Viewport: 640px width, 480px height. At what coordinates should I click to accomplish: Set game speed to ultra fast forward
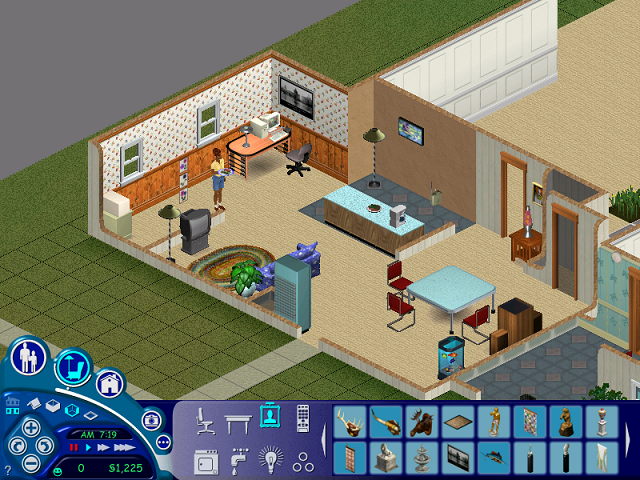point(122,447)
